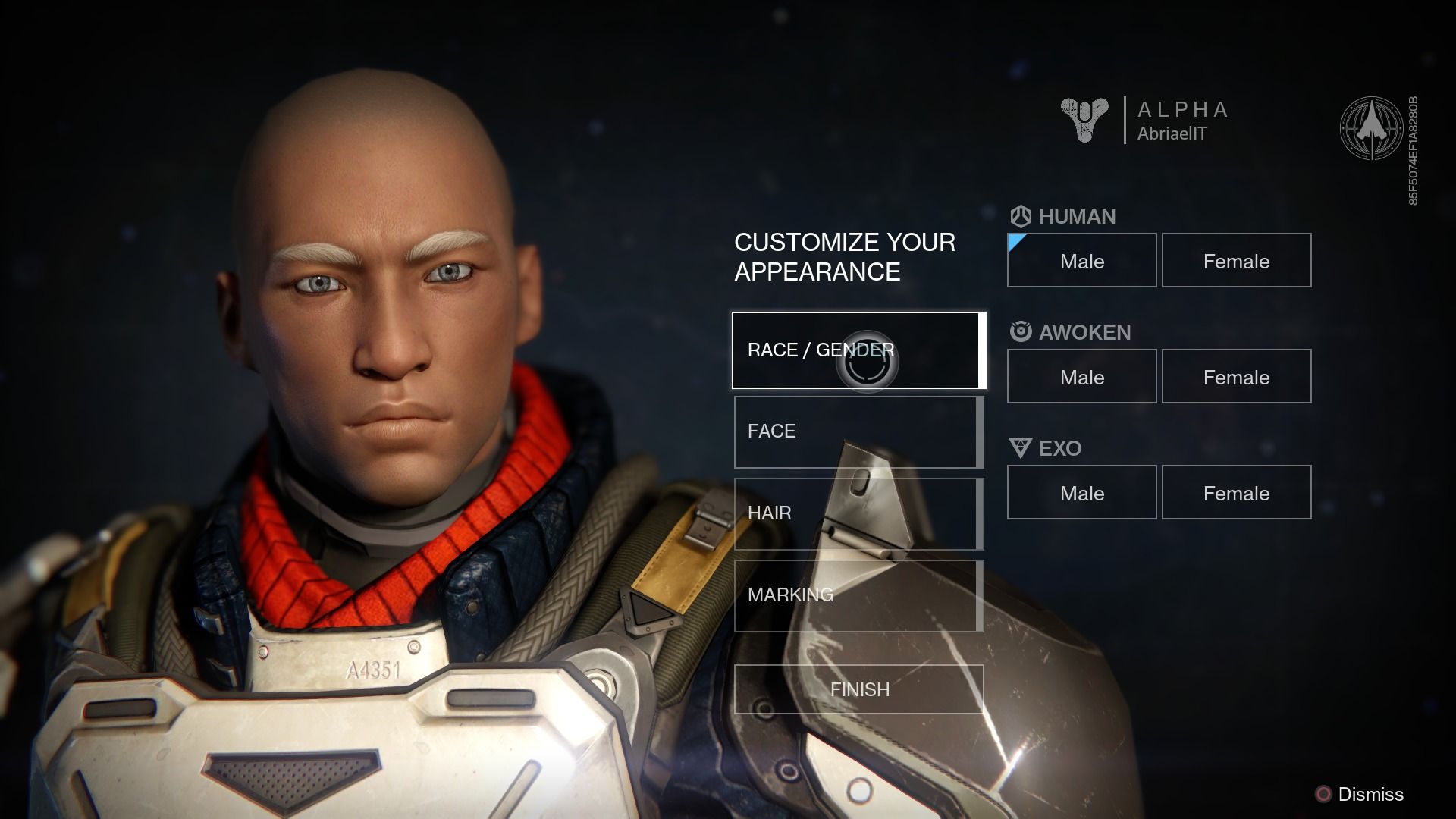Viewport: 1456px width, 819px height.
Task: Select Exo Female
Action: point(1236,492)
